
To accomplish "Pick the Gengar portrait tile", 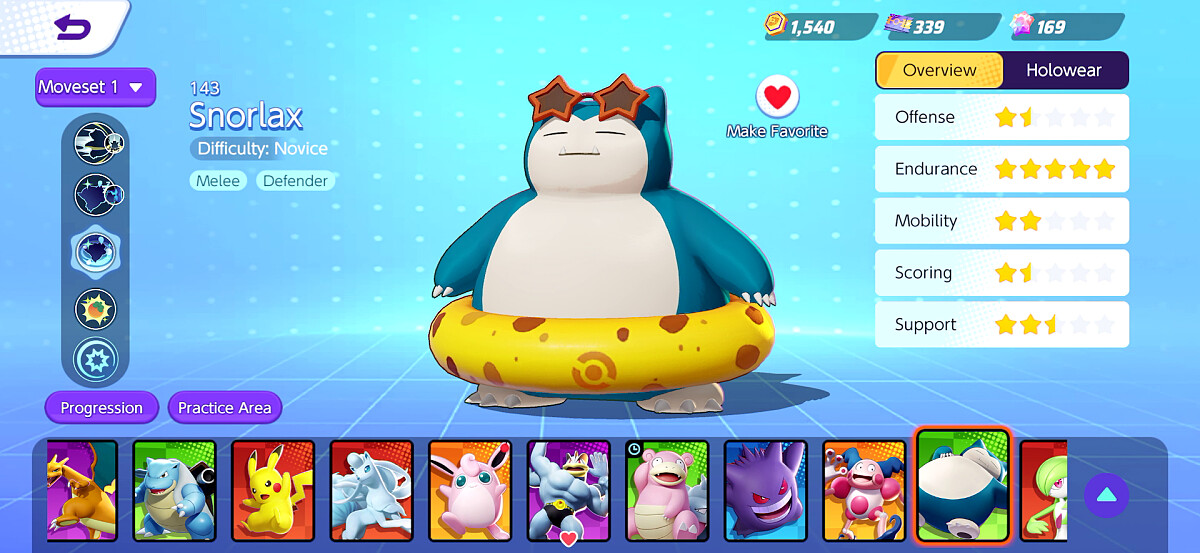I will [765, 490].
